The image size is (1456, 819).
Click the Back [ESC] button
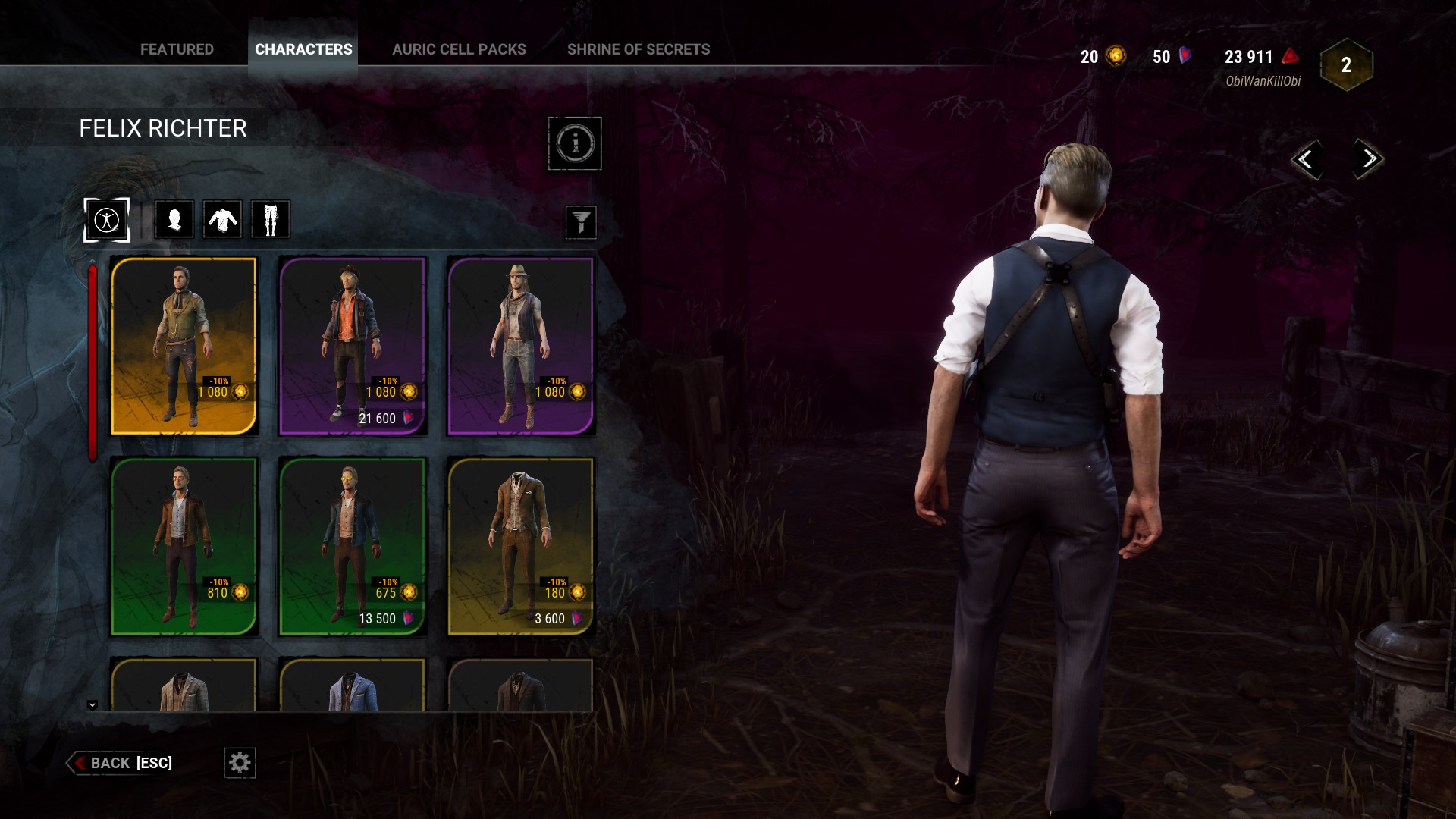coord(121,763)
